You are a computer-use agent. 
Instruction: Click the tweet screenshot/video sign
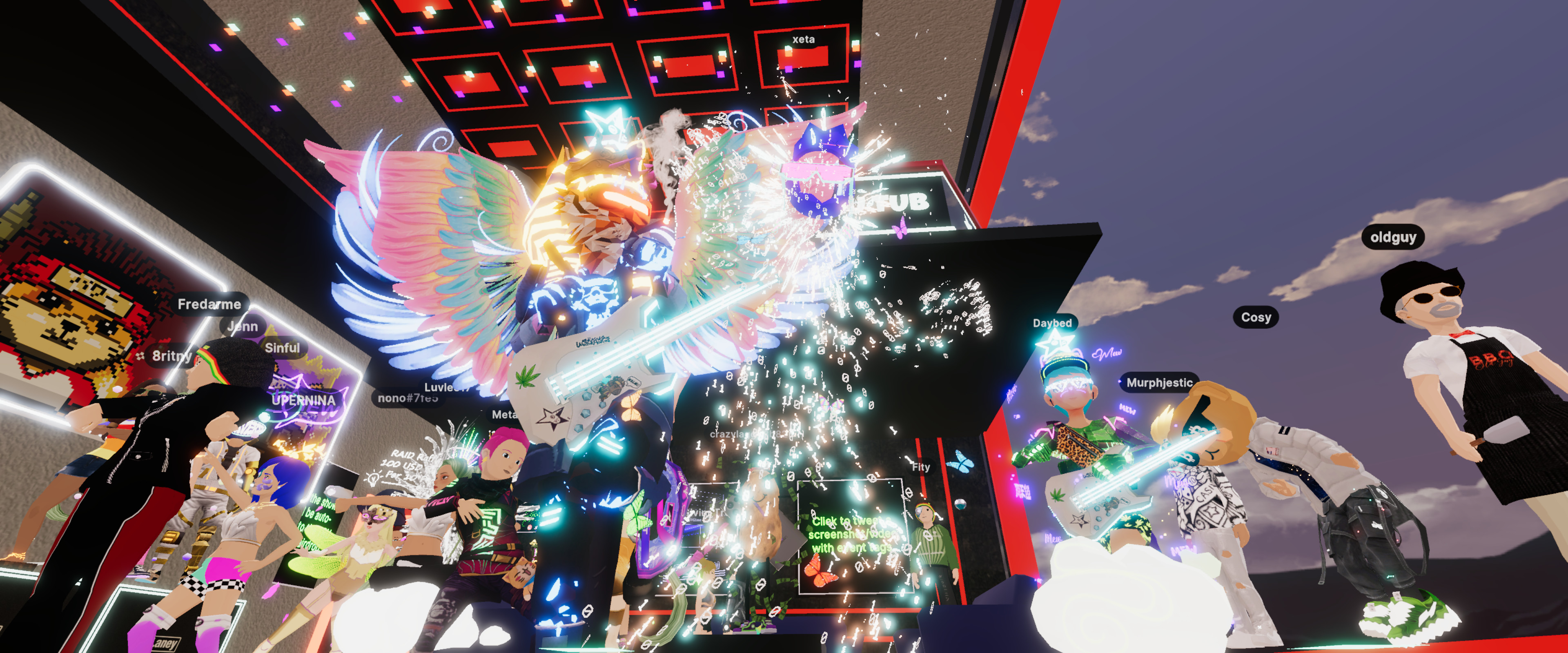point(850,535)
